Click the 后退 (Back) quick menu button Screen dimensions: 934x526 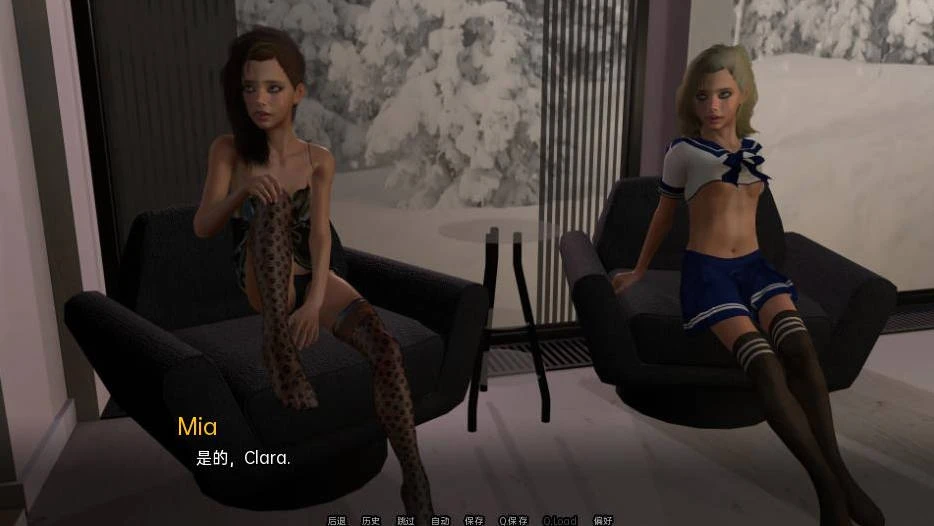pyautogui.click(x=336, y=520)
